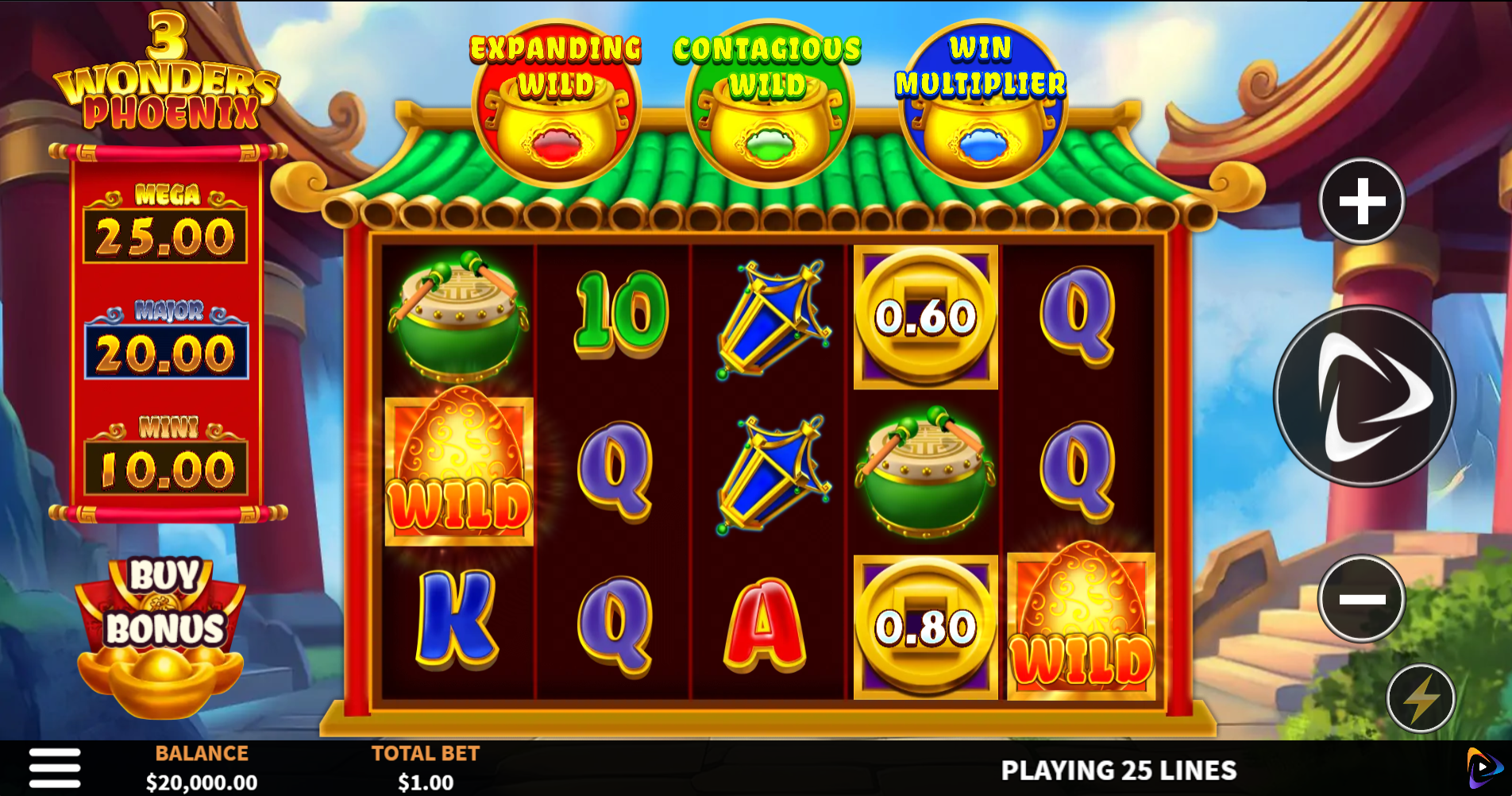This screenshot has width=1512, height=796.
Task: Open the hamburger menu
Action: pos(55,768)
